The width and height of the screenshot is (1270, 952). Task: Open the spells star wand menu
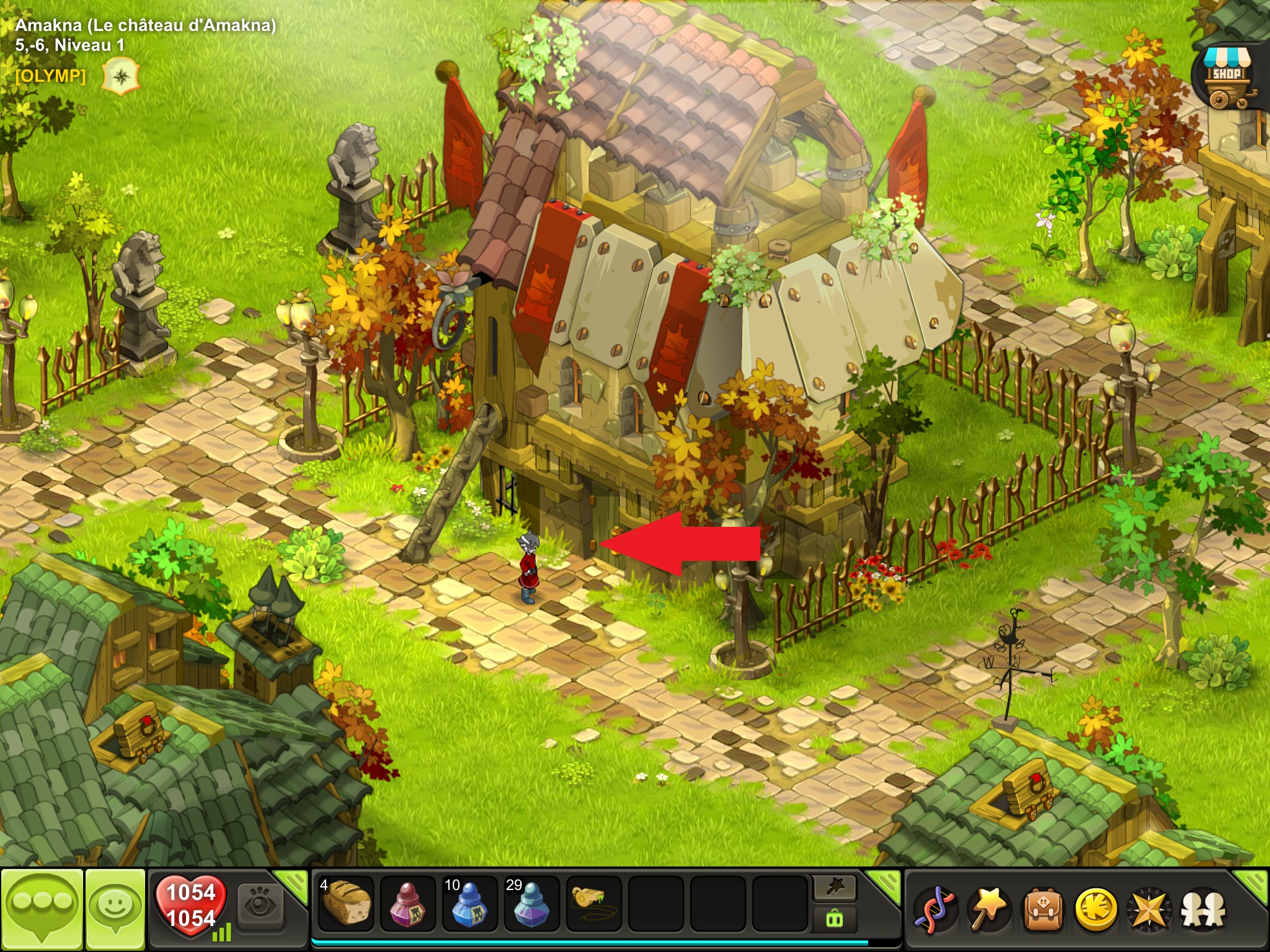tap(988, 910)
